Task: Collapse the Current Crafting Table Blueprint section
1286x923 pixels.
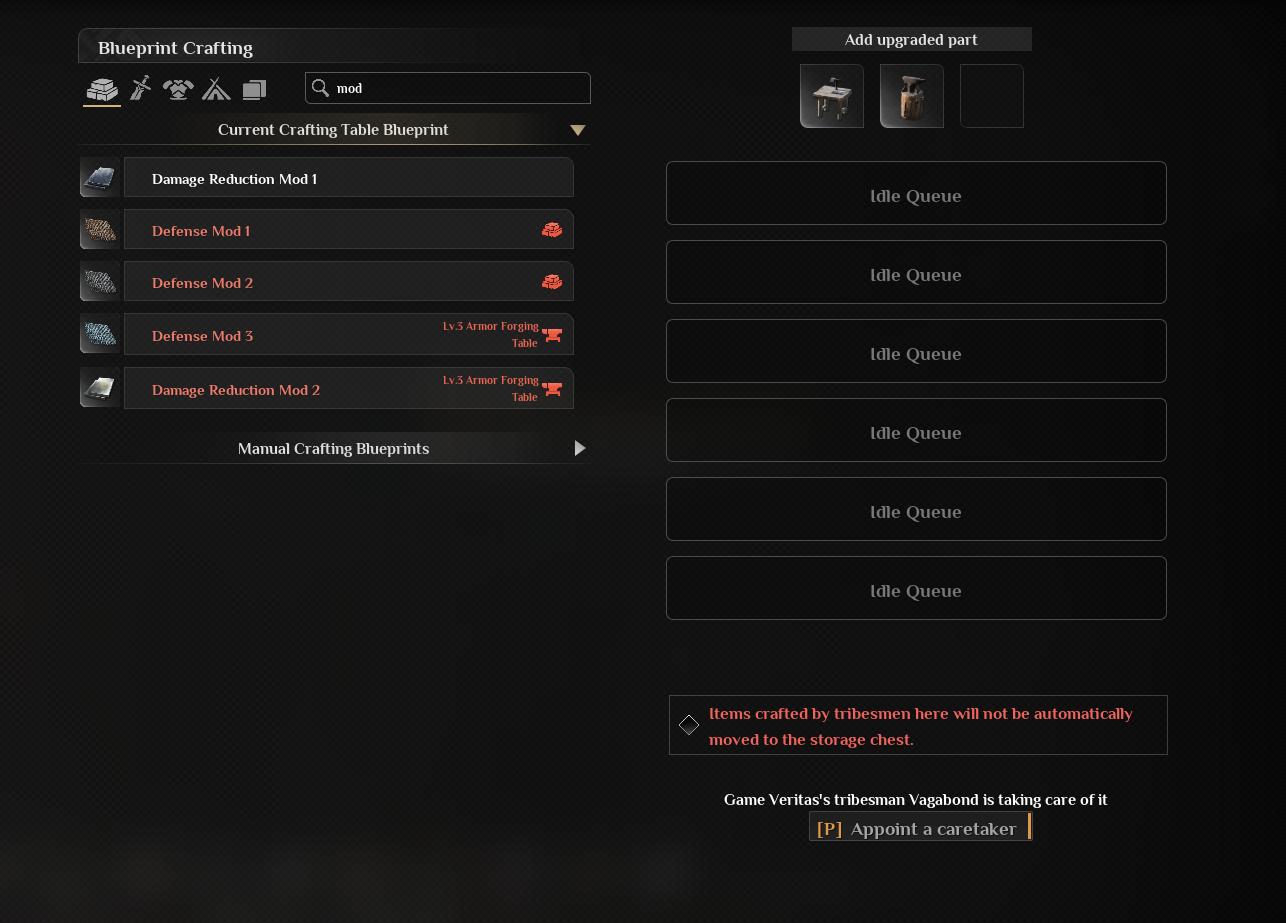Action: 578,129
